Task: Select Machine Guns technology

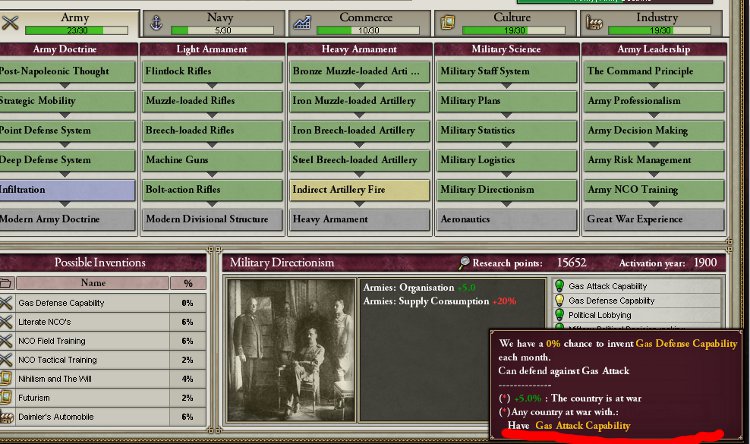Action: 212,160
